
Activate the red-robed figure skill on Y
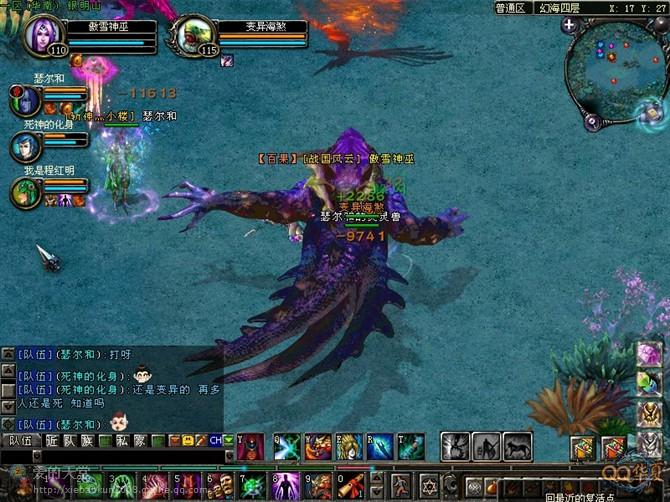(250, 446)
